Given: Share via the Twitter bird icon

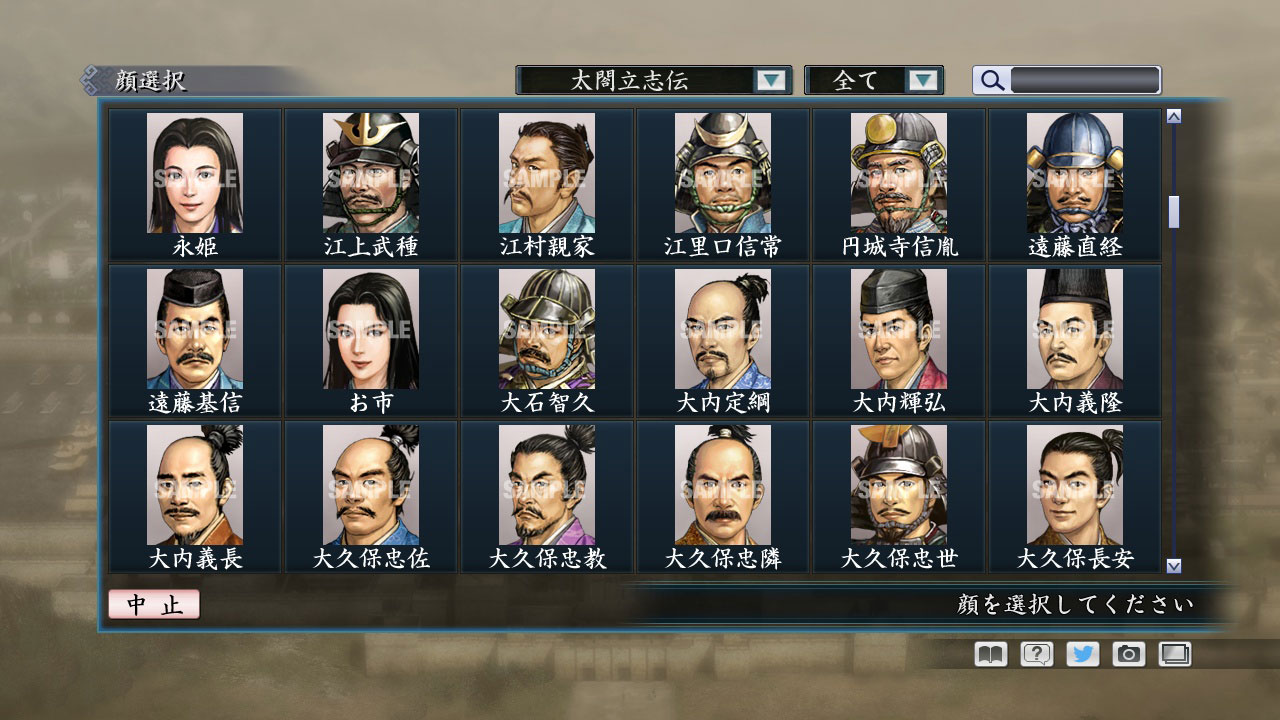Looking at the screenshot, I should [1084, 654].
